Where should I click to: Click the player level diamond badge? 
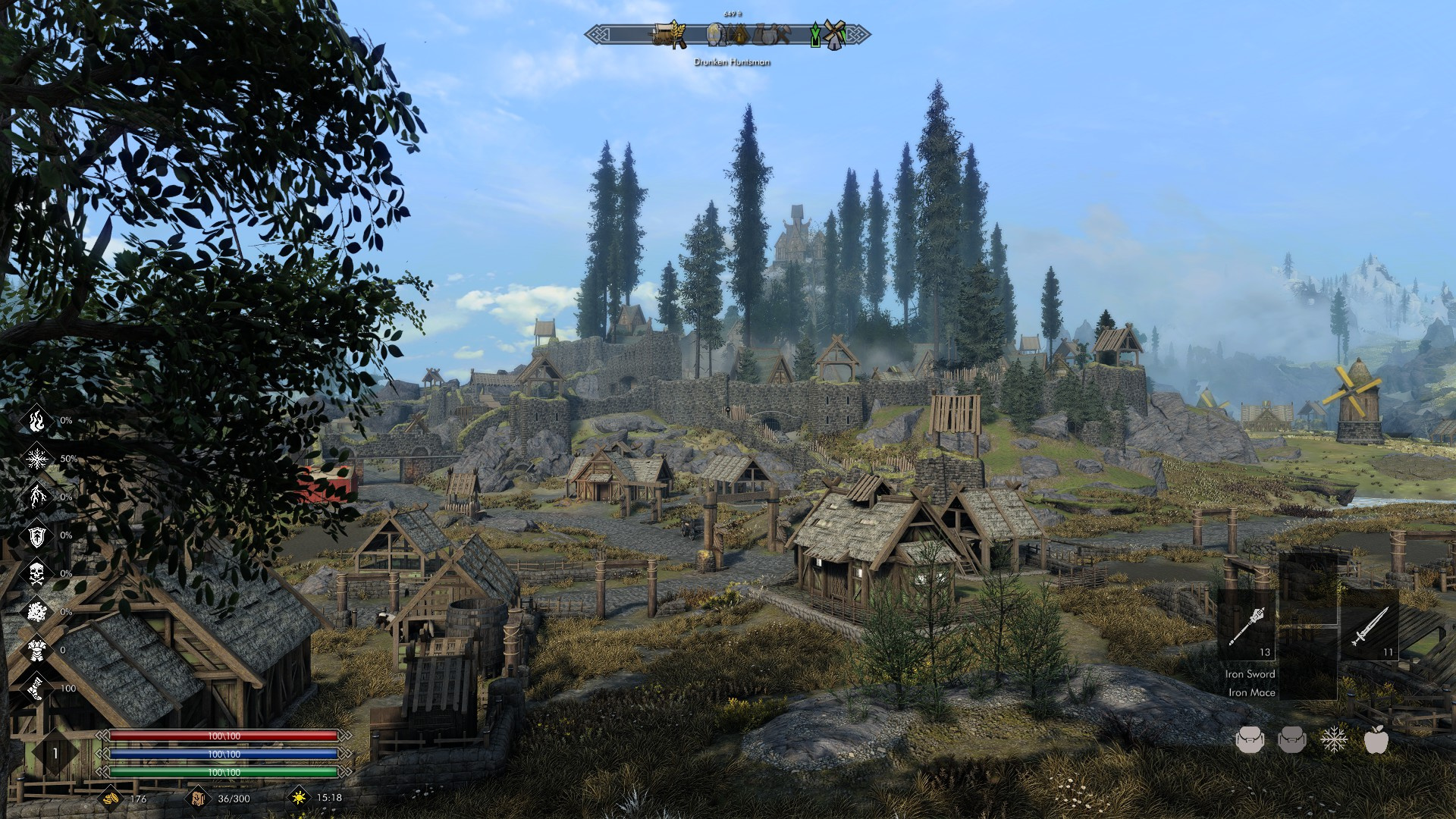(x=55, y=753)
